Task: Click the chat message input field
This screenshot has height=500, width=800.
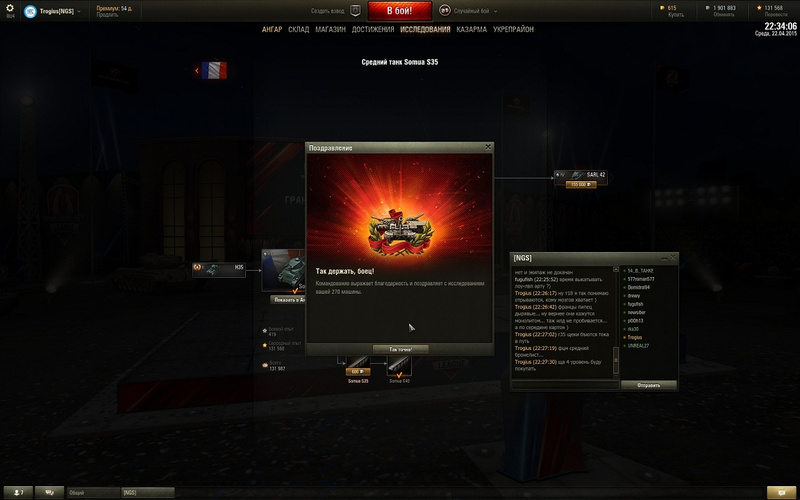Action: 565,384
